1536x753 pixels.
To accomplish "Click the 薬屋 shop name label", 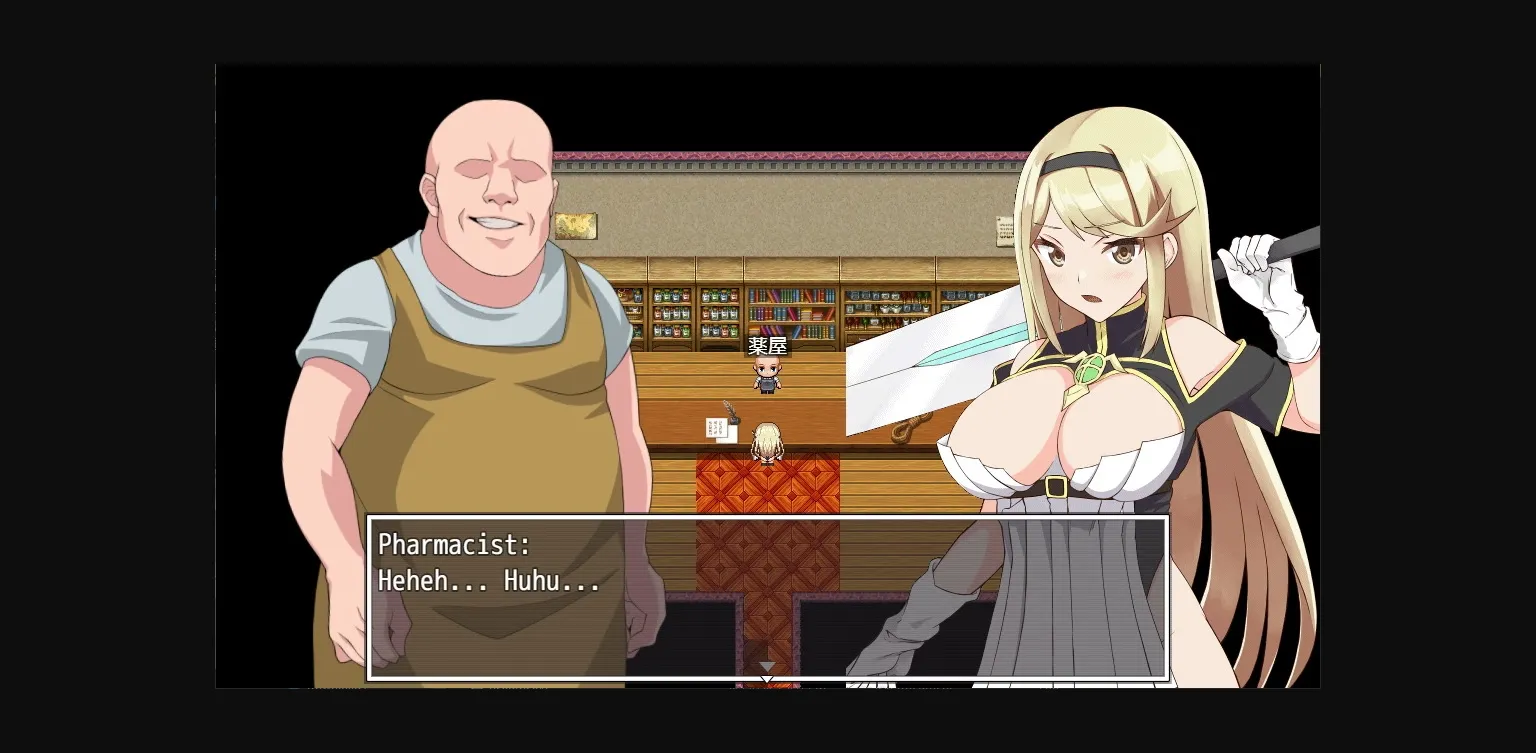I will click(x=766, y=345).
